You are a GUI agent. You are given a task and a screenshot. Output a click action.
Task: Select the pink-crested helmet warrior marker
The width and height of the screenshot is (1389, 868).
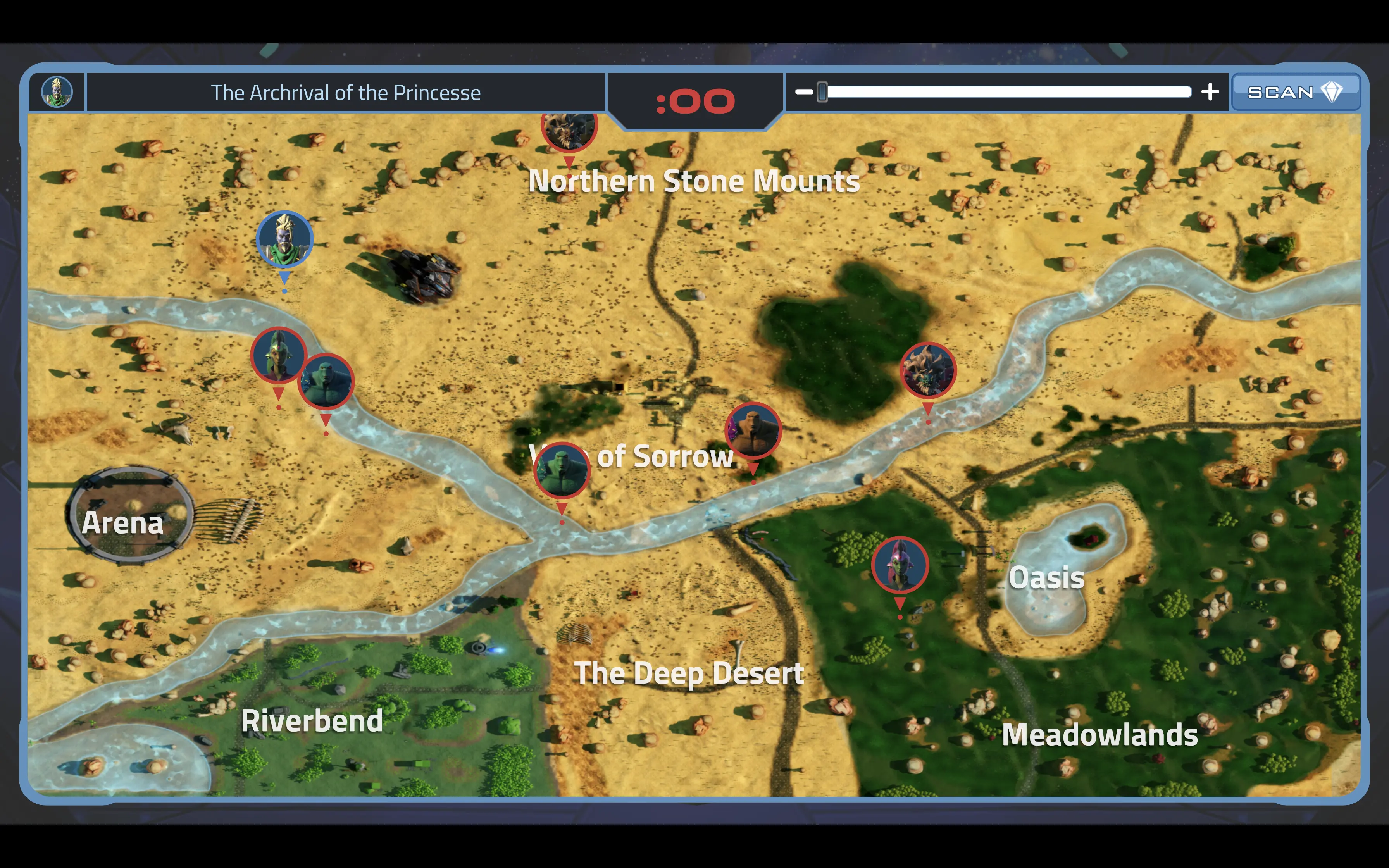(900, 565)
